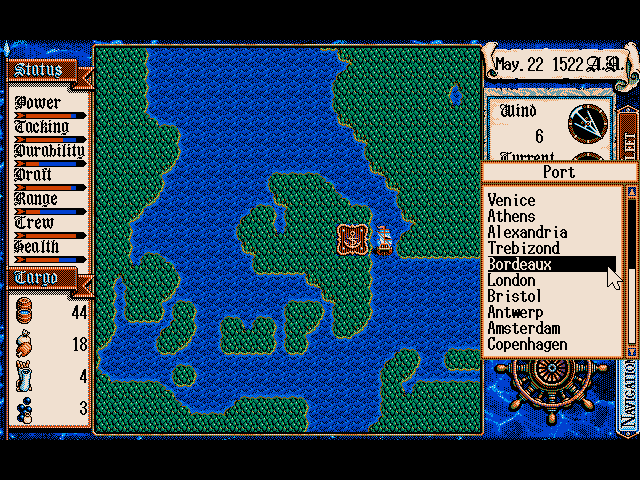Select Venice from the port list

[x=511, y=200]
